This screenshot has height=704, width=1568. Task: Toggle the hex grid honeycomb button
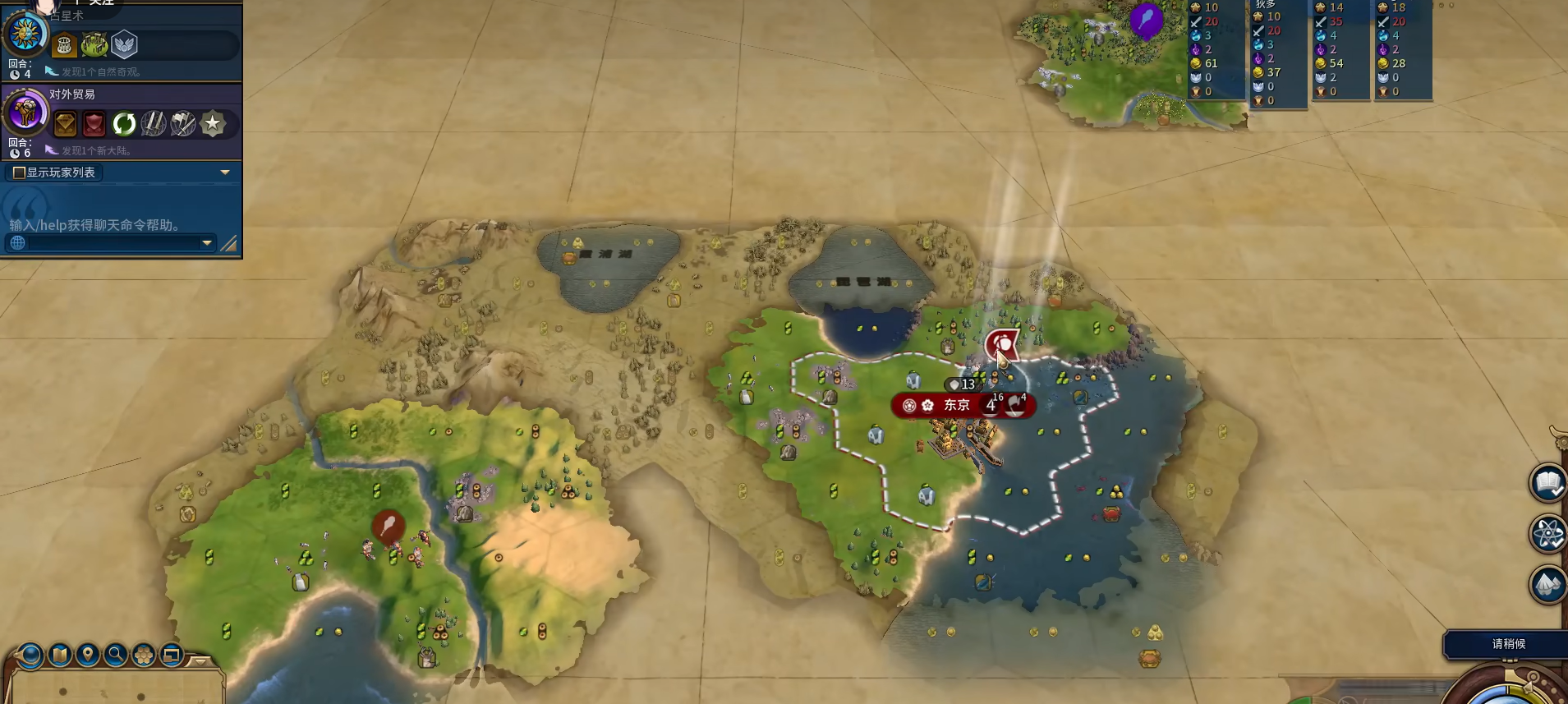coord(144,655)
